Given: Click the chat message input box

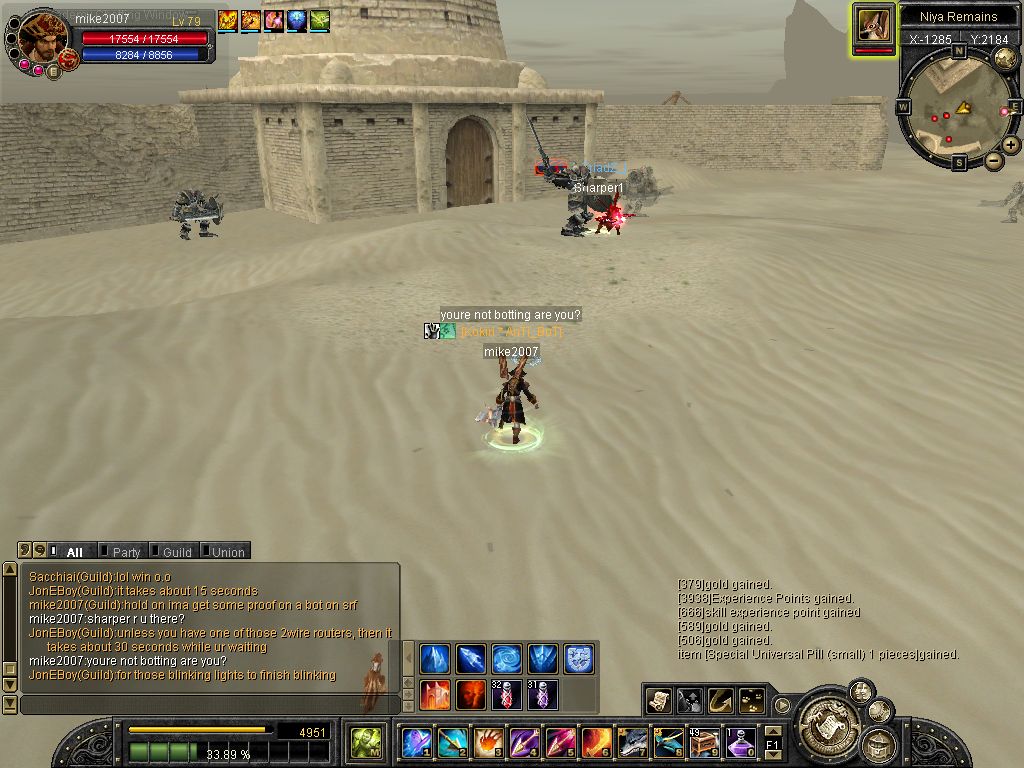Looking at the screenshot, I should tap(210, 705).
